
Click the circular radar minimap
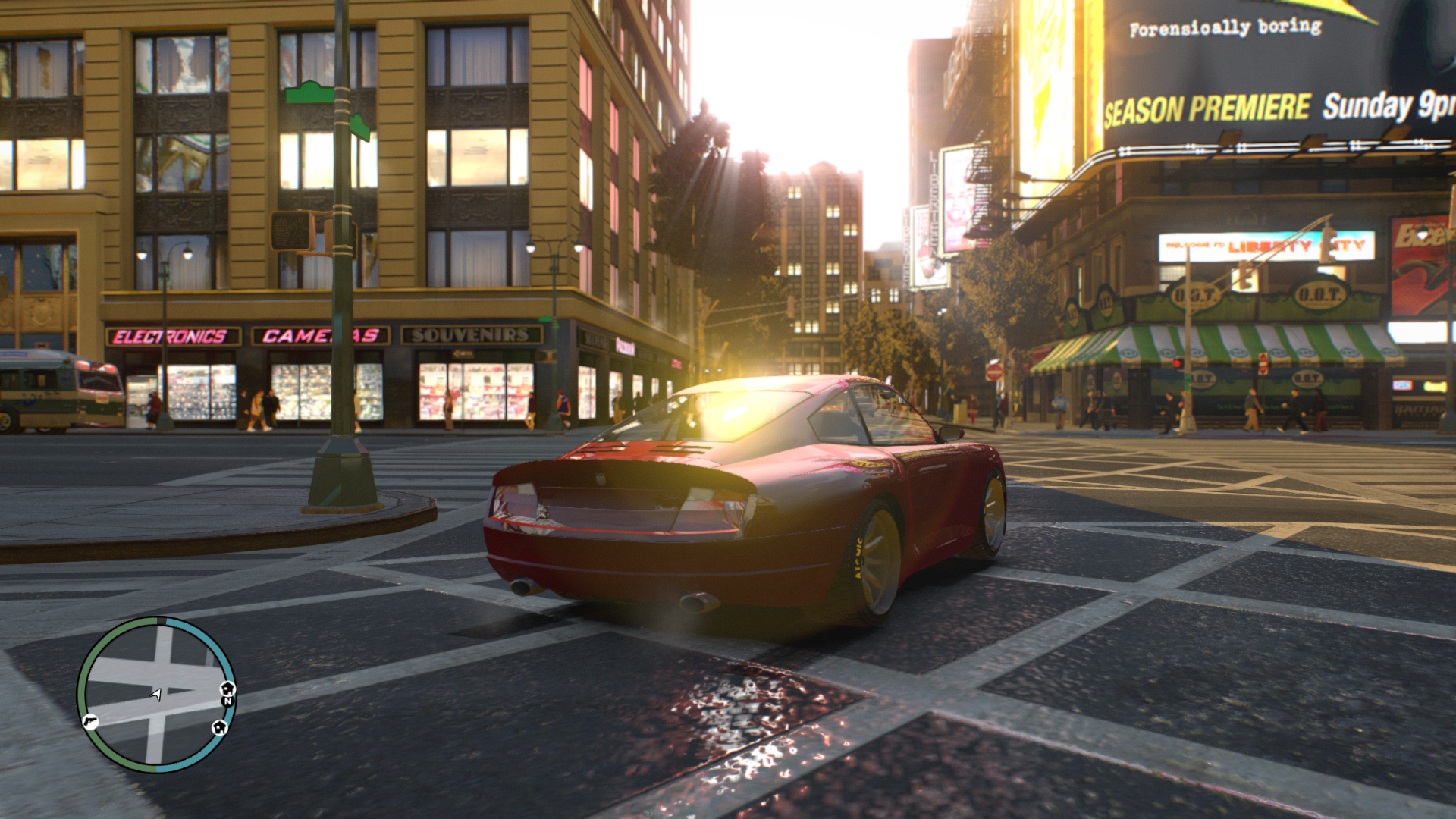point(156,695)
